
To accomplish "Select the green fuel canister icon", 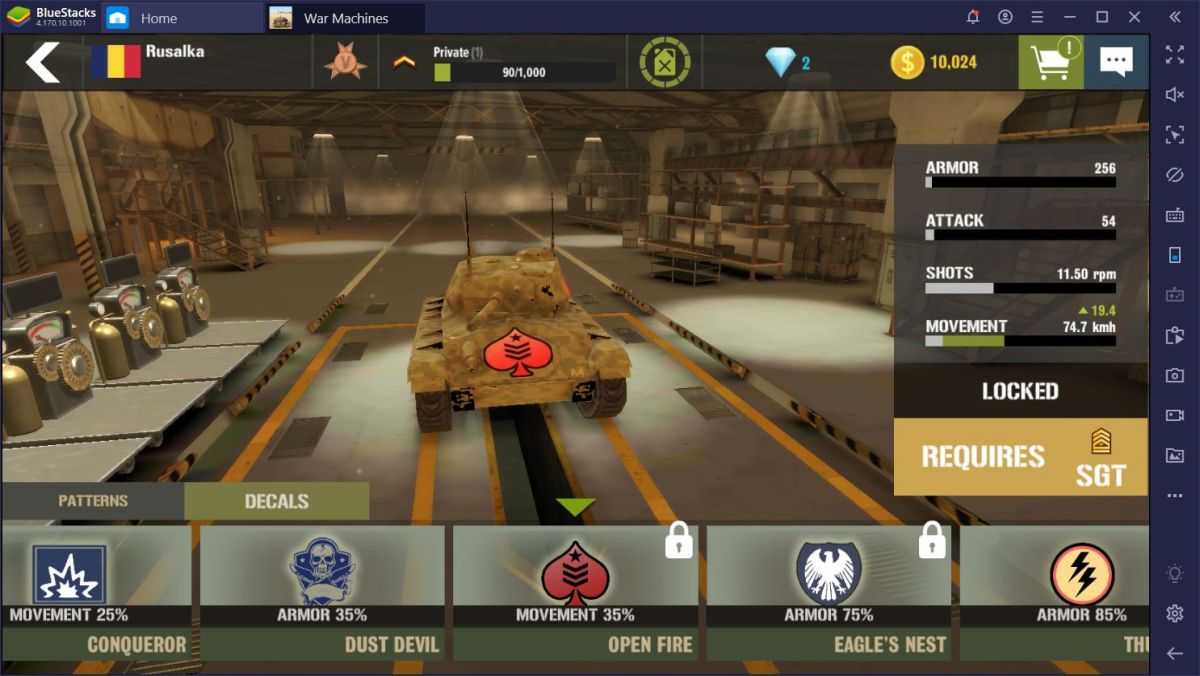I will (665, 62).
